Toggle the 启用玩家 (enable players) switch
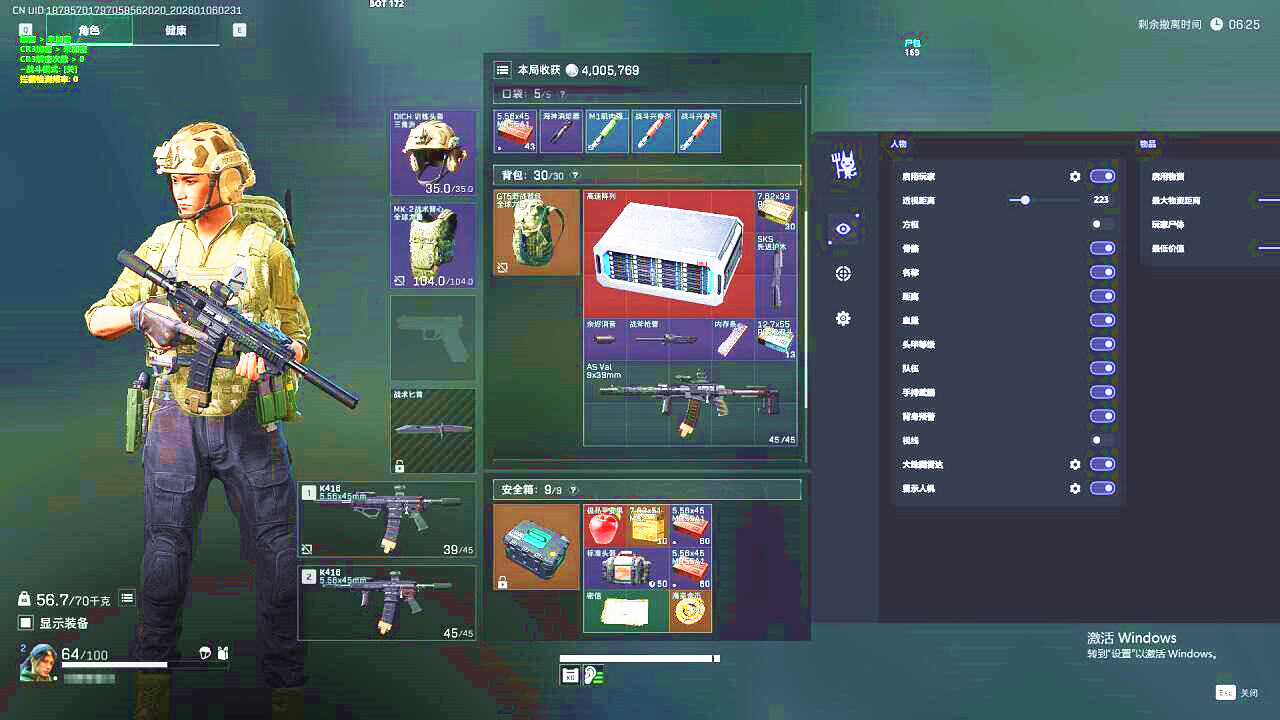This screenshot has width=1280, height=720. click(1102, 176)
